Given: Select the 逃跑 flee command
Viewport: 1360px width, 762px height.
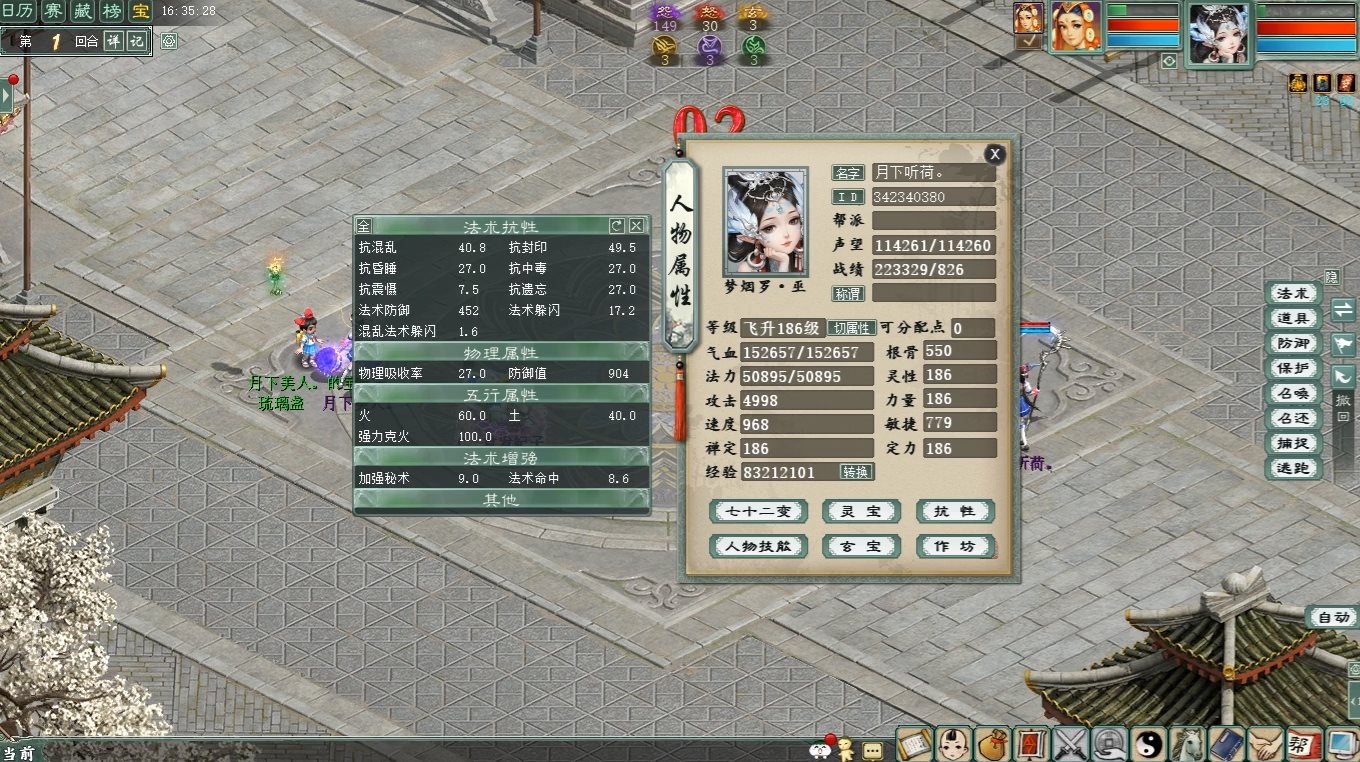Looking at the screenshot, I should [1292, 469].
